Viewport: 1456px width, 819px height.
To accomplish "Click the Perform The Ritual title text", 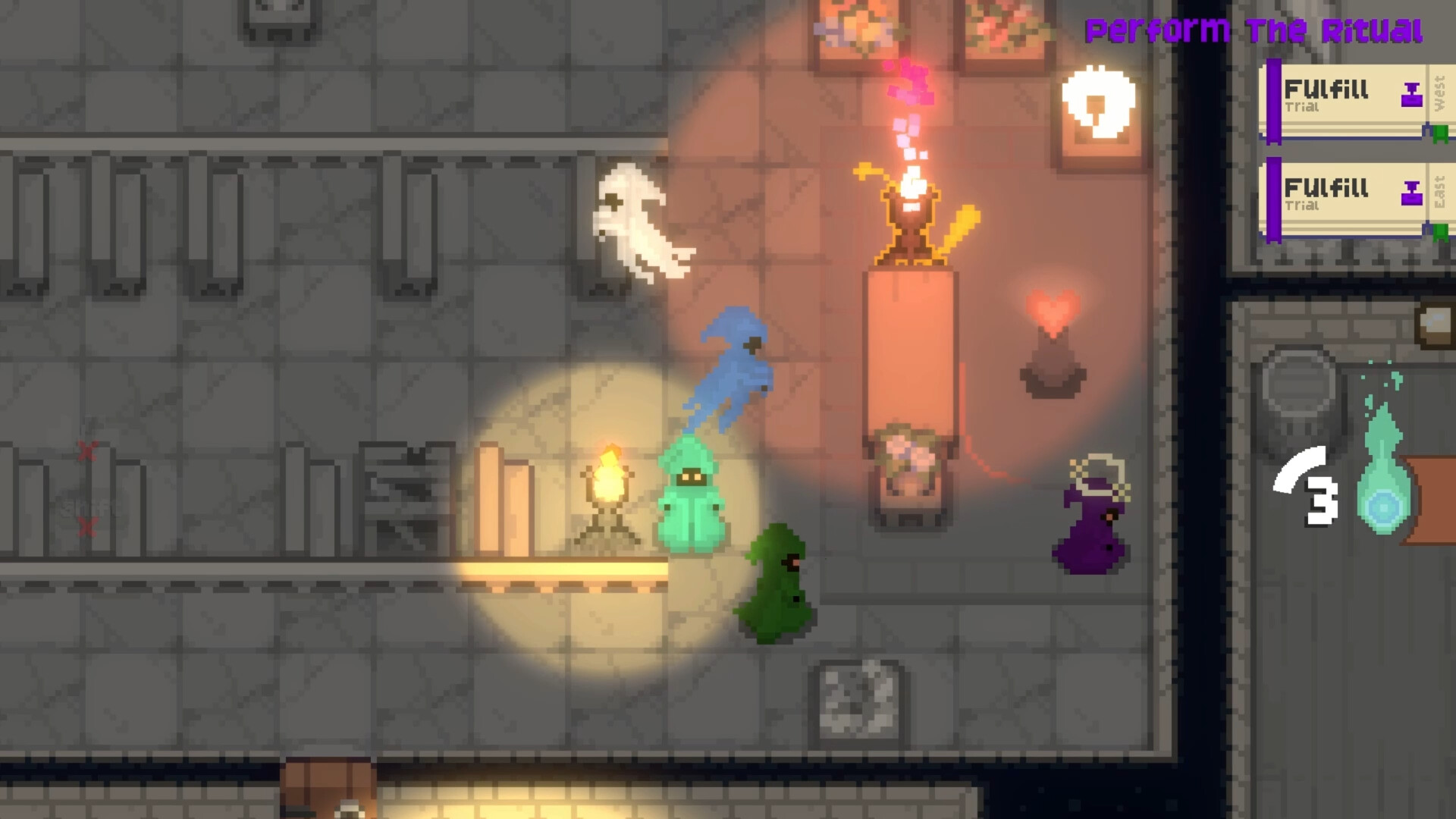I will tap(1255, 30).
